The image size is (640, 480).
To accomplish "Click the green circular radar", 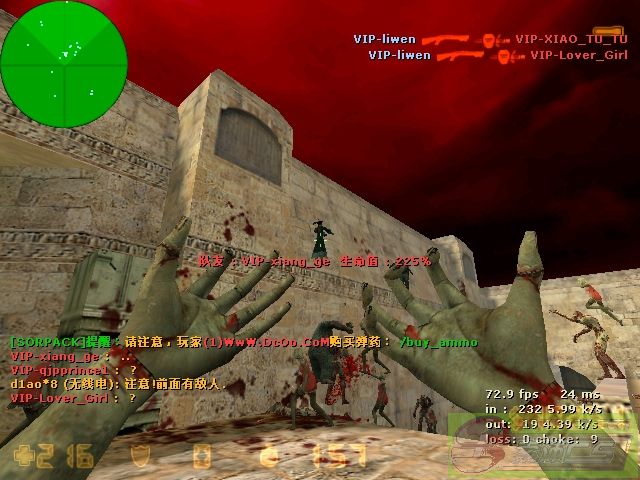I will click(64, 50).
